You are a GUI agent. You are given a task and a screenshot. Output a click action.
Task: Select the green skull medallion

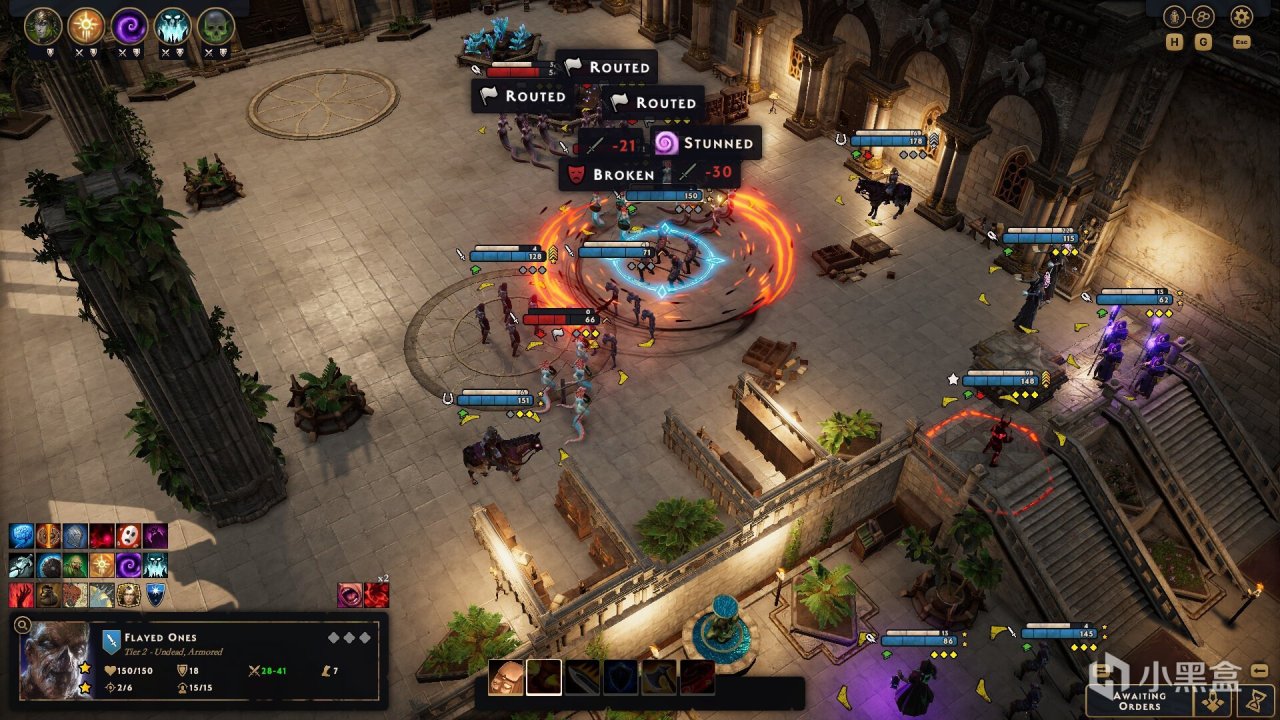click(215, 24)
